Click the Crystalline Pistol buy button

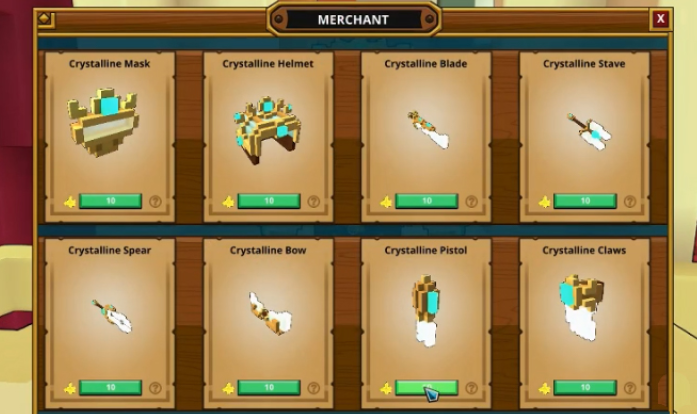(x=426, y=388)
